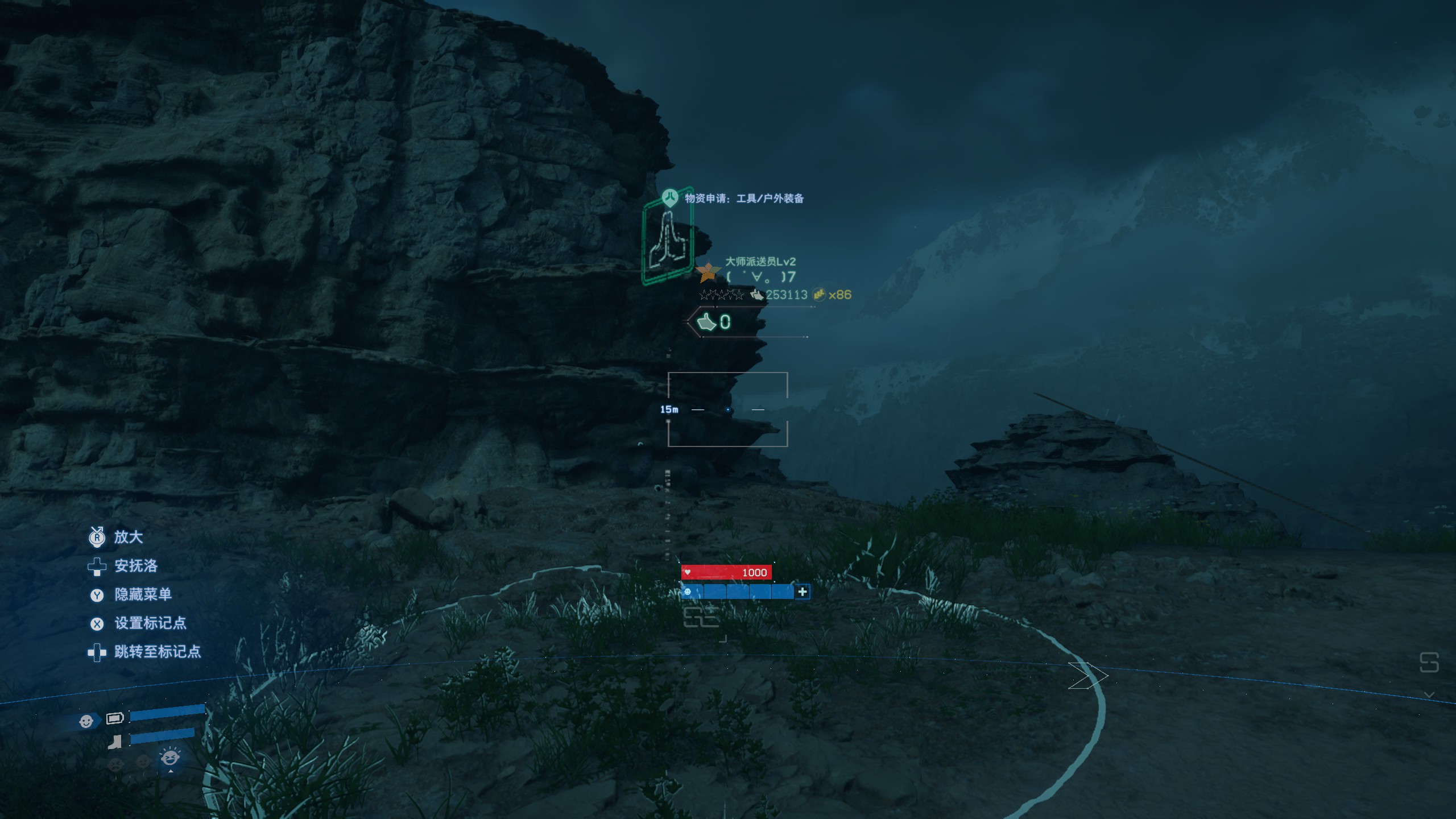Click the boot durability icon
The height and width of the screenshot is (819, 1456).
(x=115, y=742)
